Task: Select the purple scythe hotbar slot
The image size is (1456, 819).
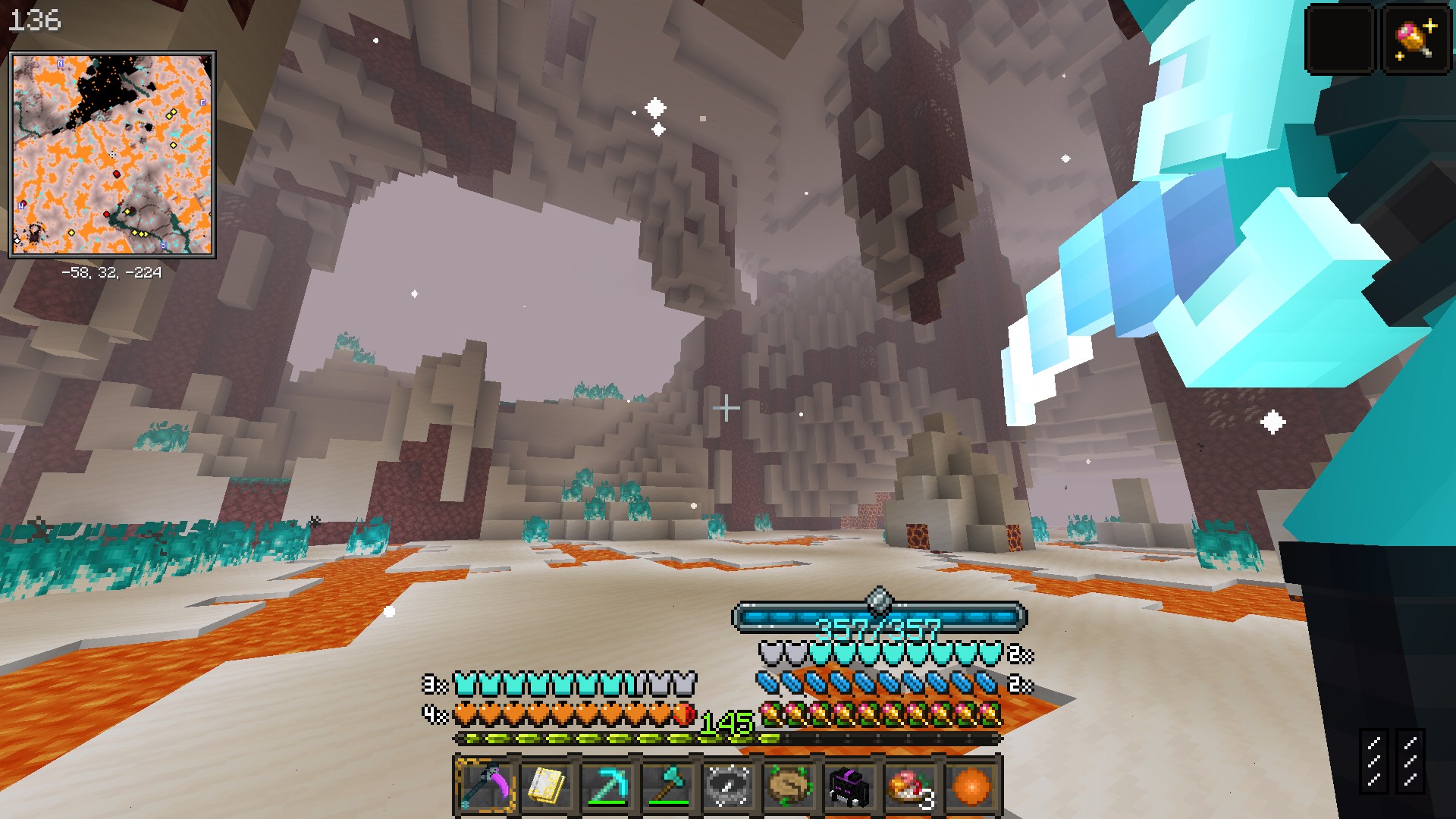Action: coord(486,786)
